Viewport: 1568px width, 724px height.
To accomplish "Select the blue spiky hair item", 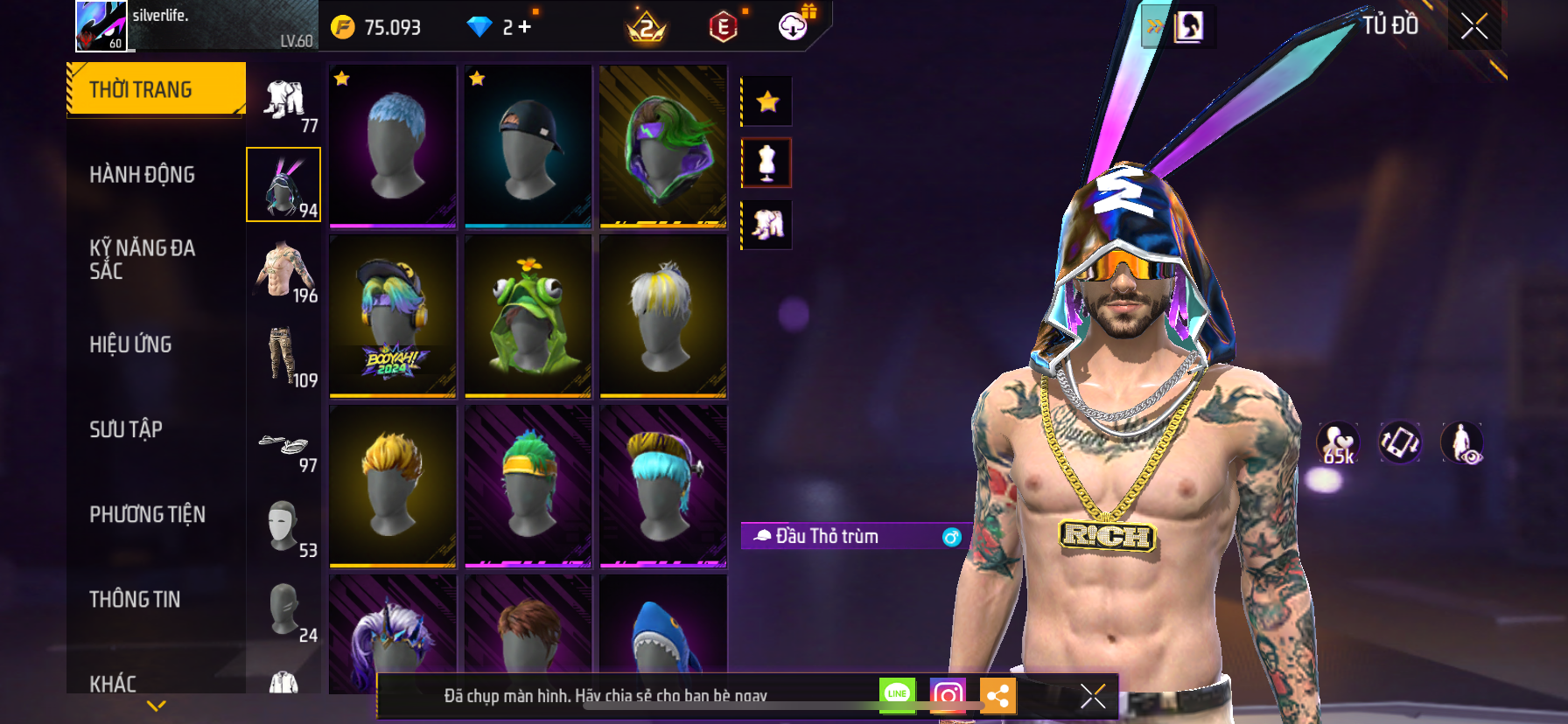I will [x=393, y=146].
